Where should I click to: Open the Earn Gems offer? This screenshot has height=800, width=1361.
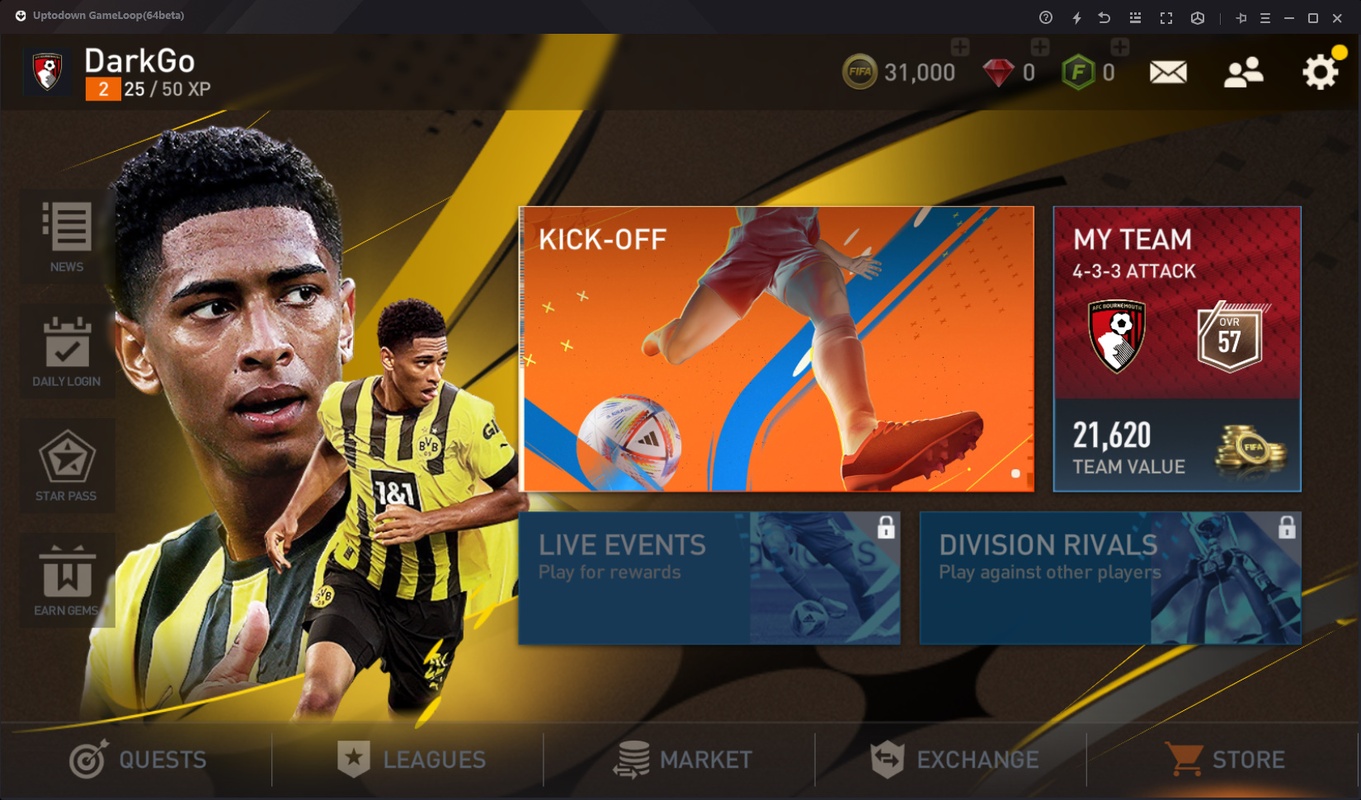[x=67, y=581]
